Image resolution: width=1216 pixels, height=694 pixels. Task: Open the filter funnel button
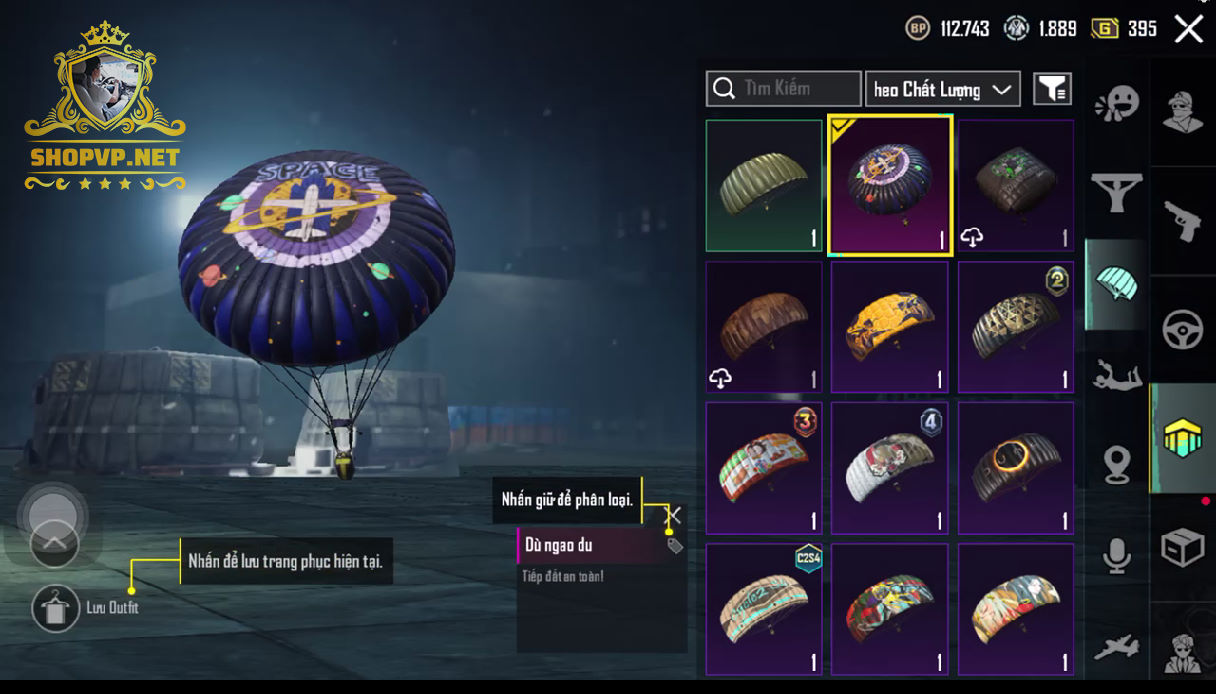1052,89
